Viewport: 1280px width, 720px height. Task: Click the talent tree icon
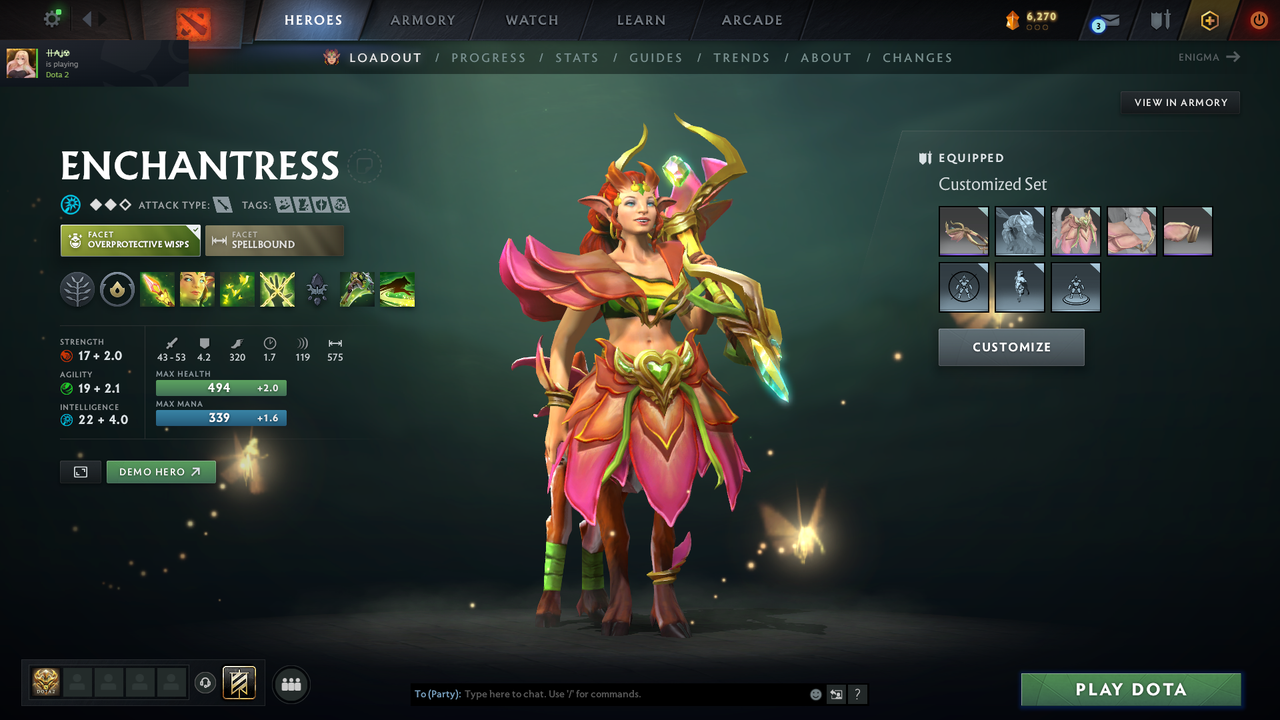pos(77,289)
